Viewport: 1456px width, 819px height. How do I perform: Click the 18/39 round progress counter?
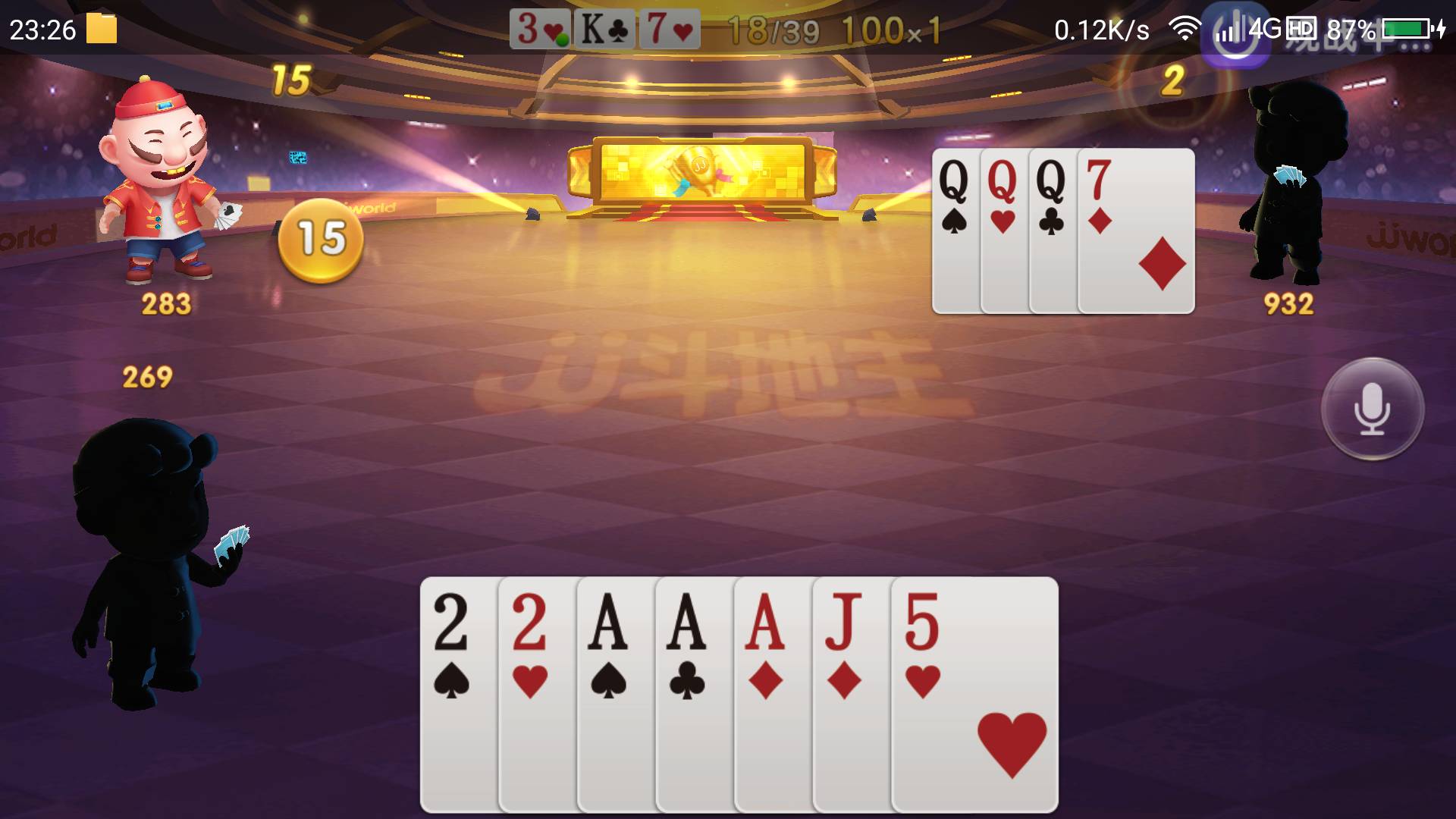tap(772, 29)
